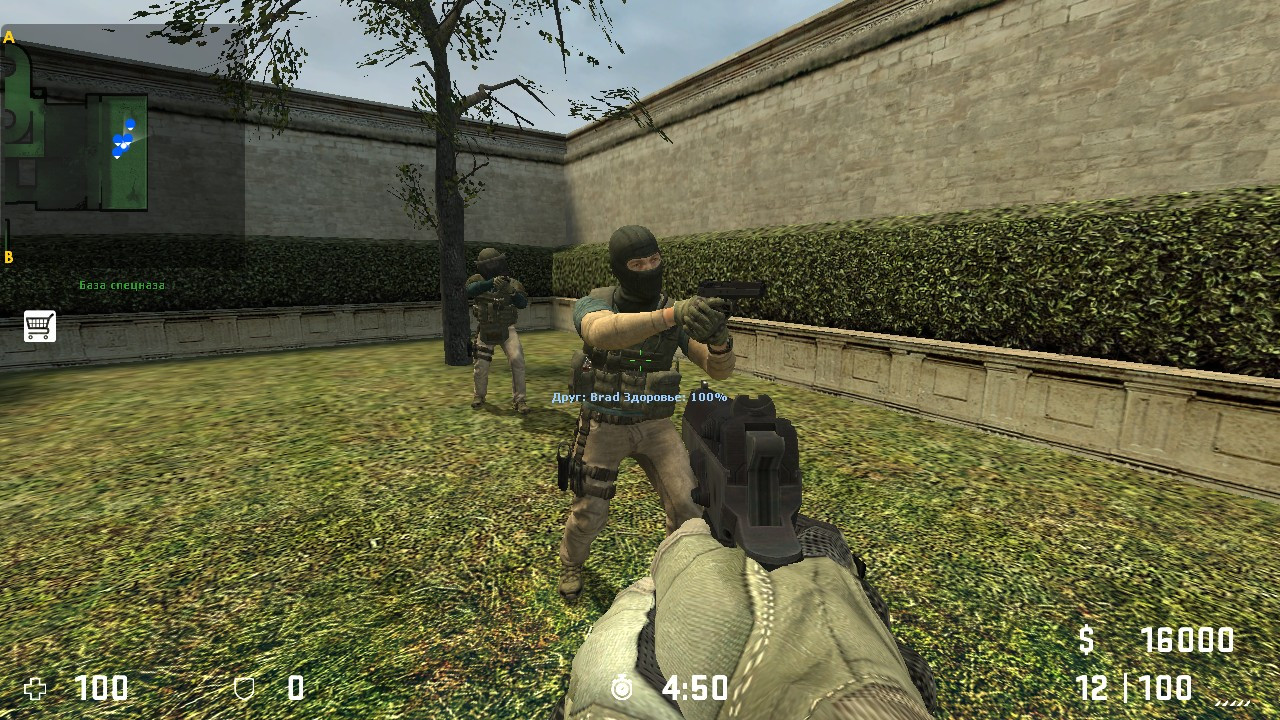Select bombsite A marker on the radar
The height and width of the screenshot is (720, 1280).
(x=9, y=37)
